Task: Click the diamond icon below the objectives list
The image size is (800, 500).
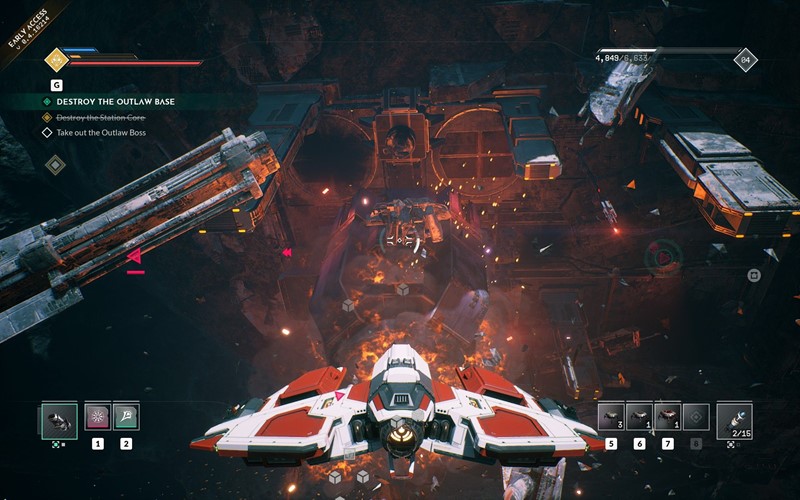Action: [56, 163]
